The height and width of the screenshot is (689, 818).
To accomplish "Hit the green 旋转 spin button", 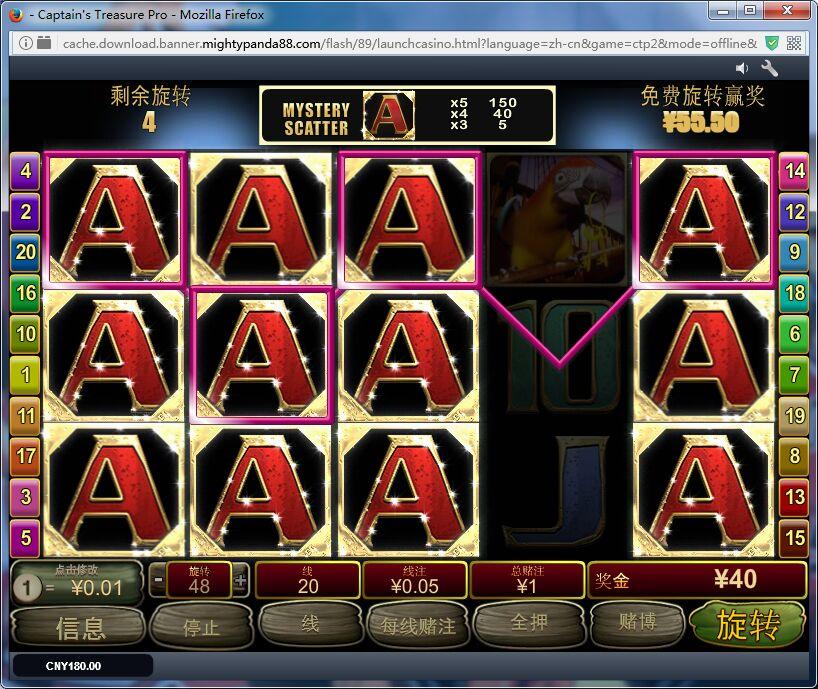I will 748,625.
